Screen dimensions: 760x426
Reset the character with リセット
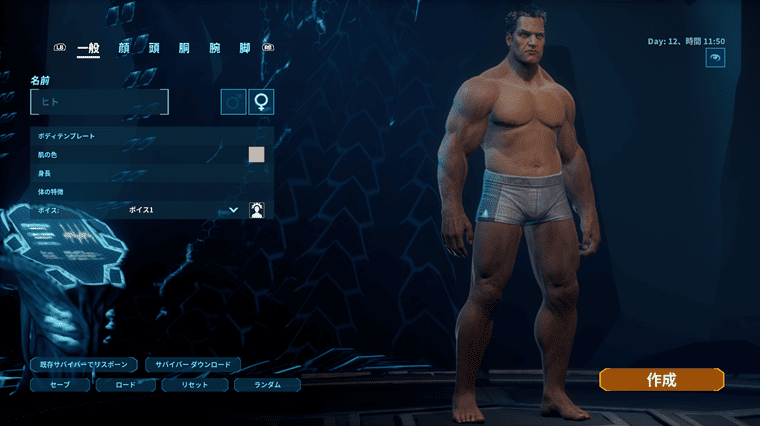pyautogui.click(x=196, y=384)
